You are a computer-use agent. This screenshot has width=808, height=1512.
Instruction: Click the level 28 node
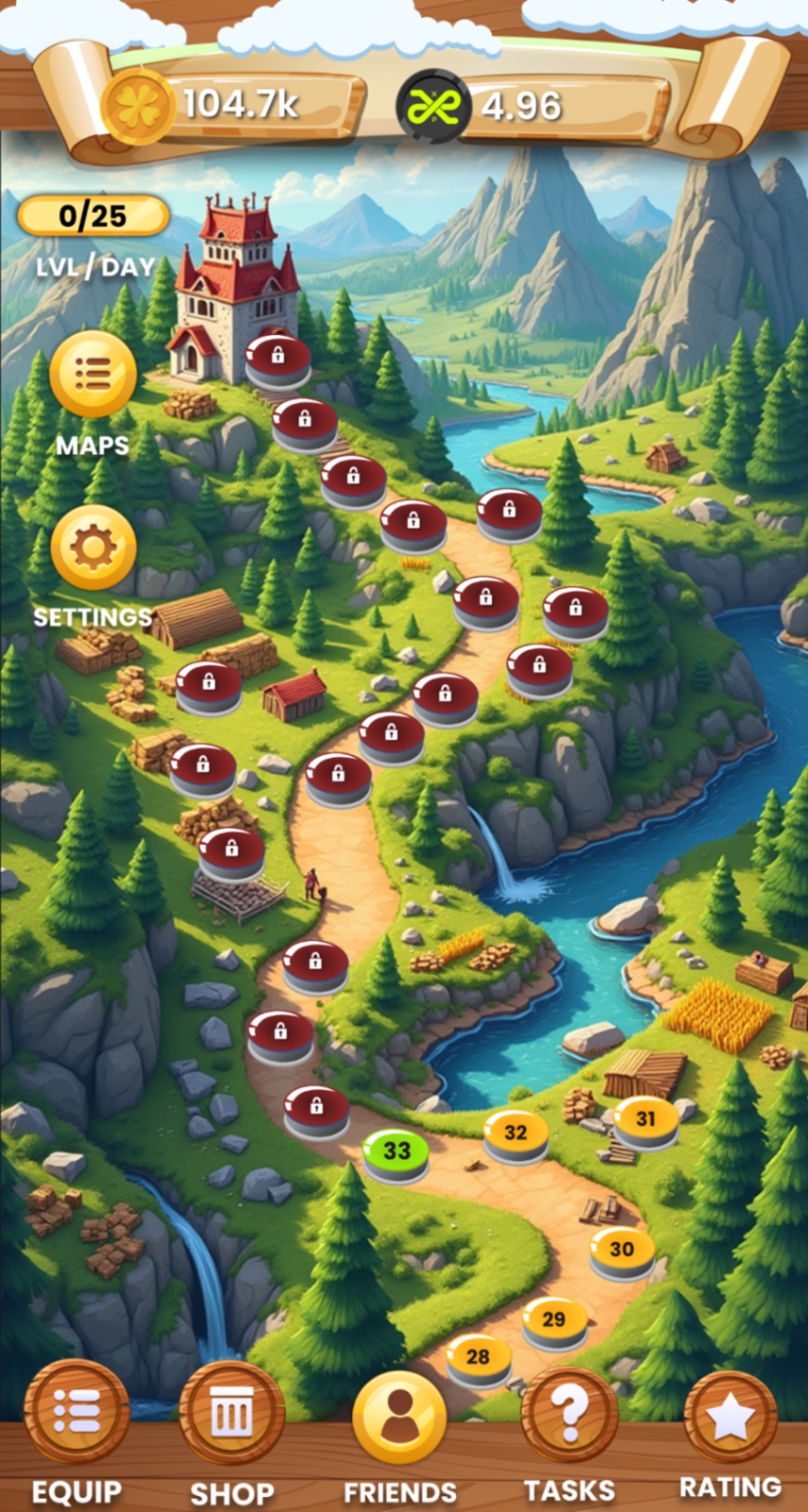coord(478,1358)
